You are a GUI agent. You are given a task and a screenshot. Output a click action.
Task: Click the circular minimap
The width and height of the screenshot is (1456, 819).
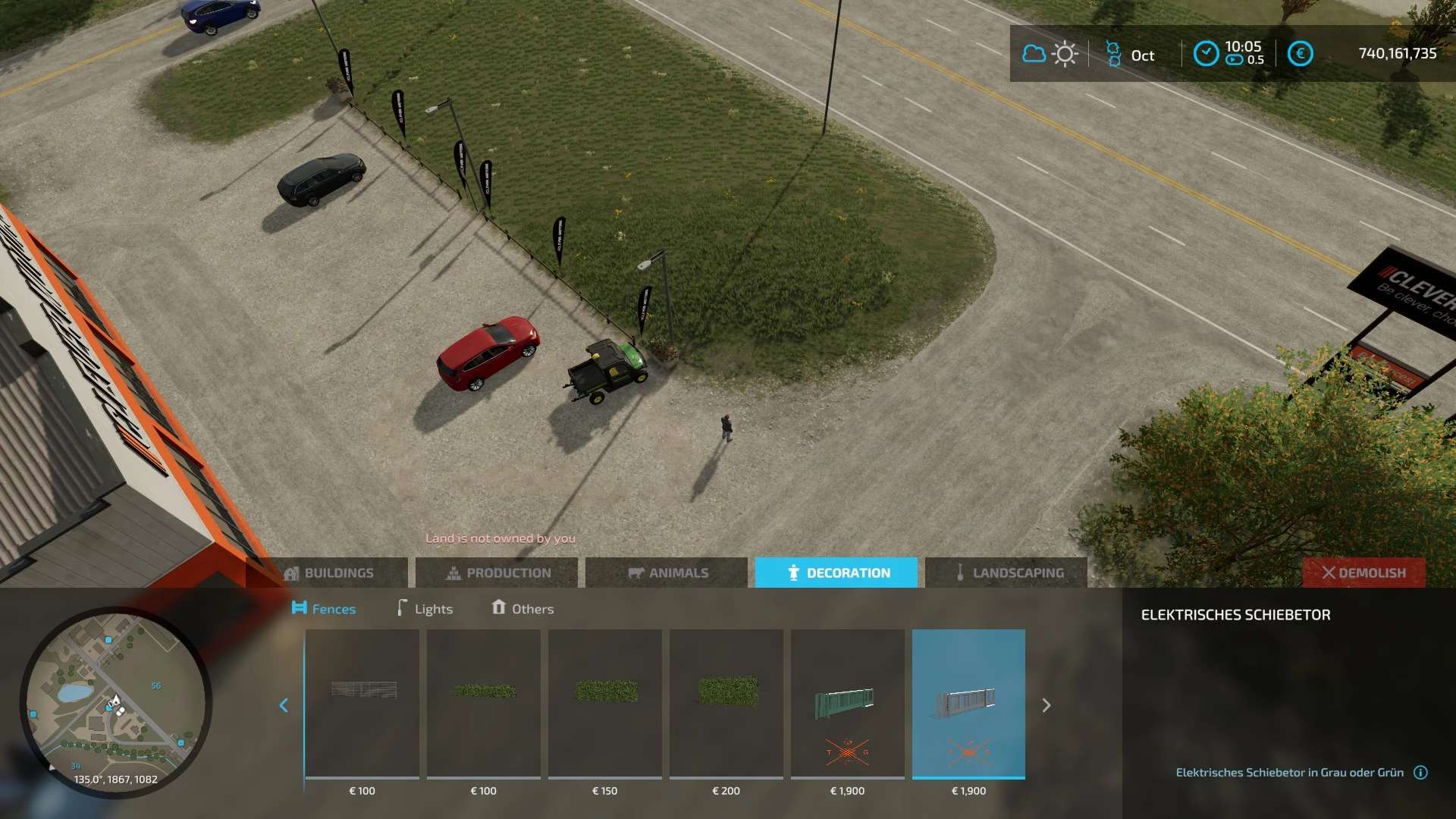116,701
